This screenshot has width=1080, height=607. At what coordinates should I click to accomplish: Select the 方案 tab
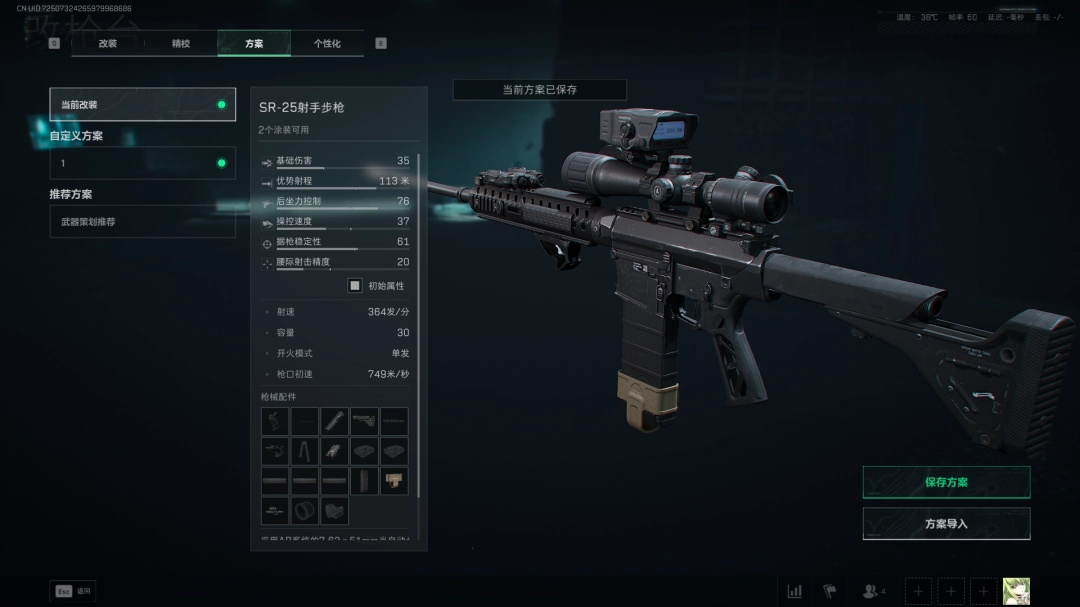[254, 44]
